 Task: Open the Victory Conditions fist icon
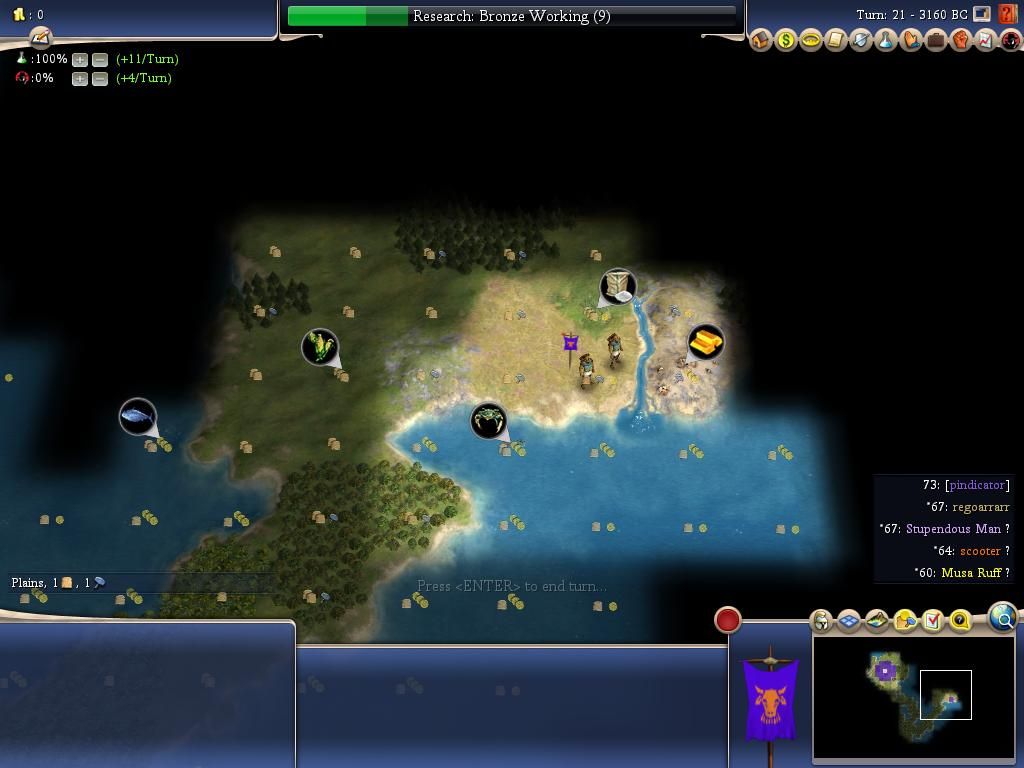[961, 41]
